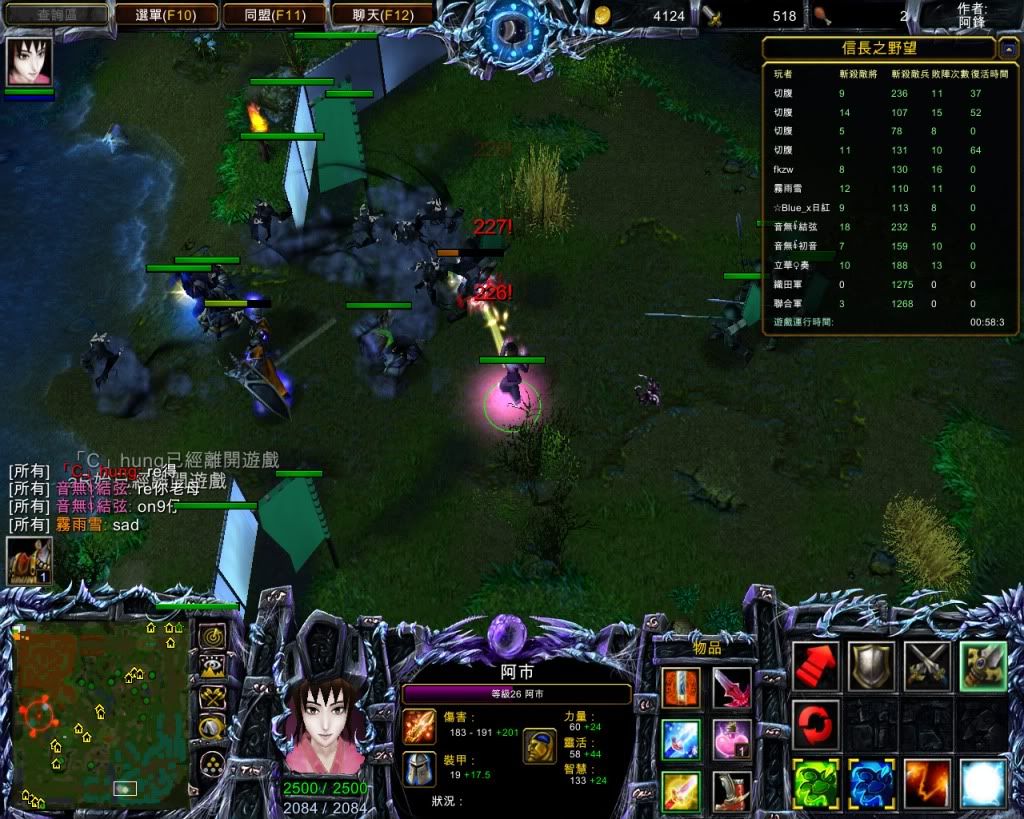Open the 查詢區 quests button
This screenshot has width=1024, height=819.
pos(57,15)
